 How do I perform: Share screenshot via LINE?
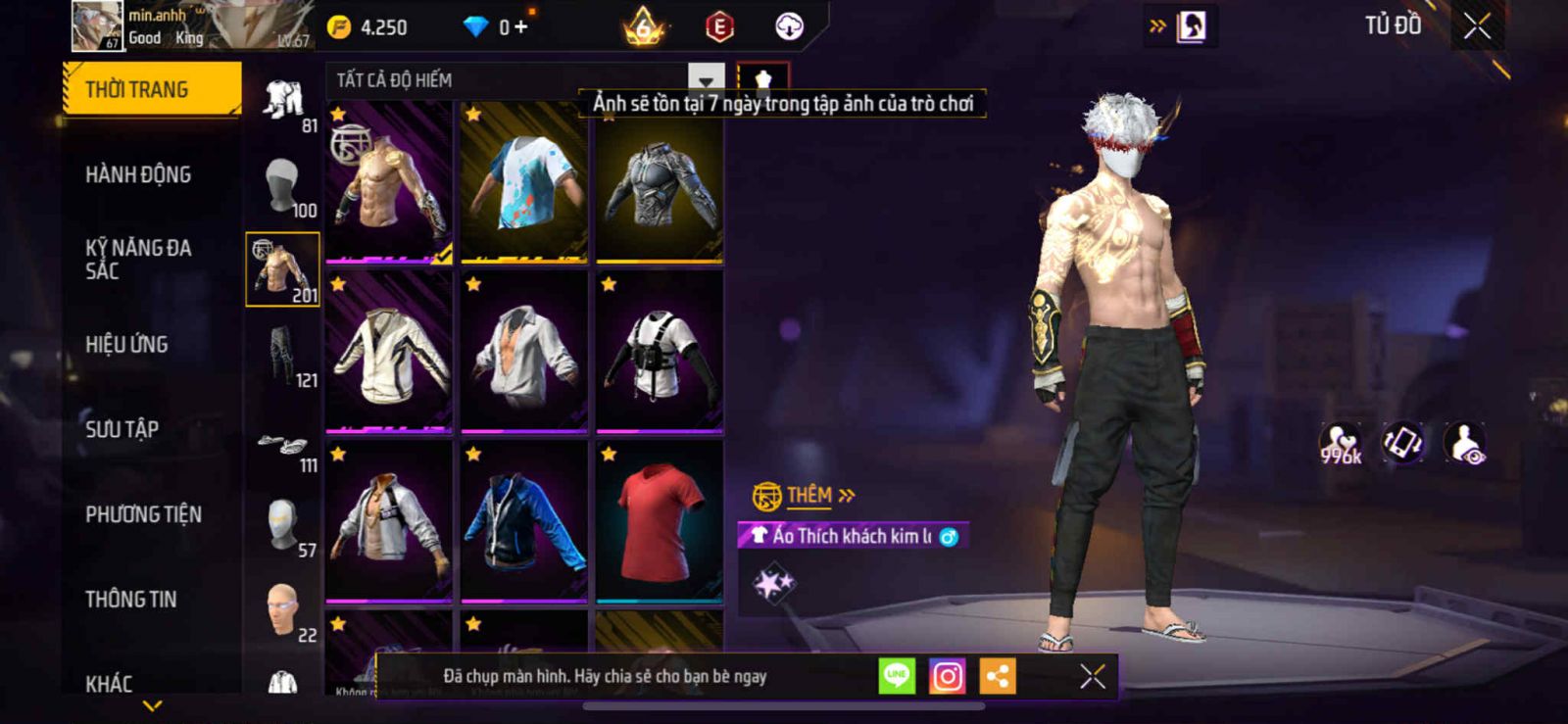(x=896, y=676)
